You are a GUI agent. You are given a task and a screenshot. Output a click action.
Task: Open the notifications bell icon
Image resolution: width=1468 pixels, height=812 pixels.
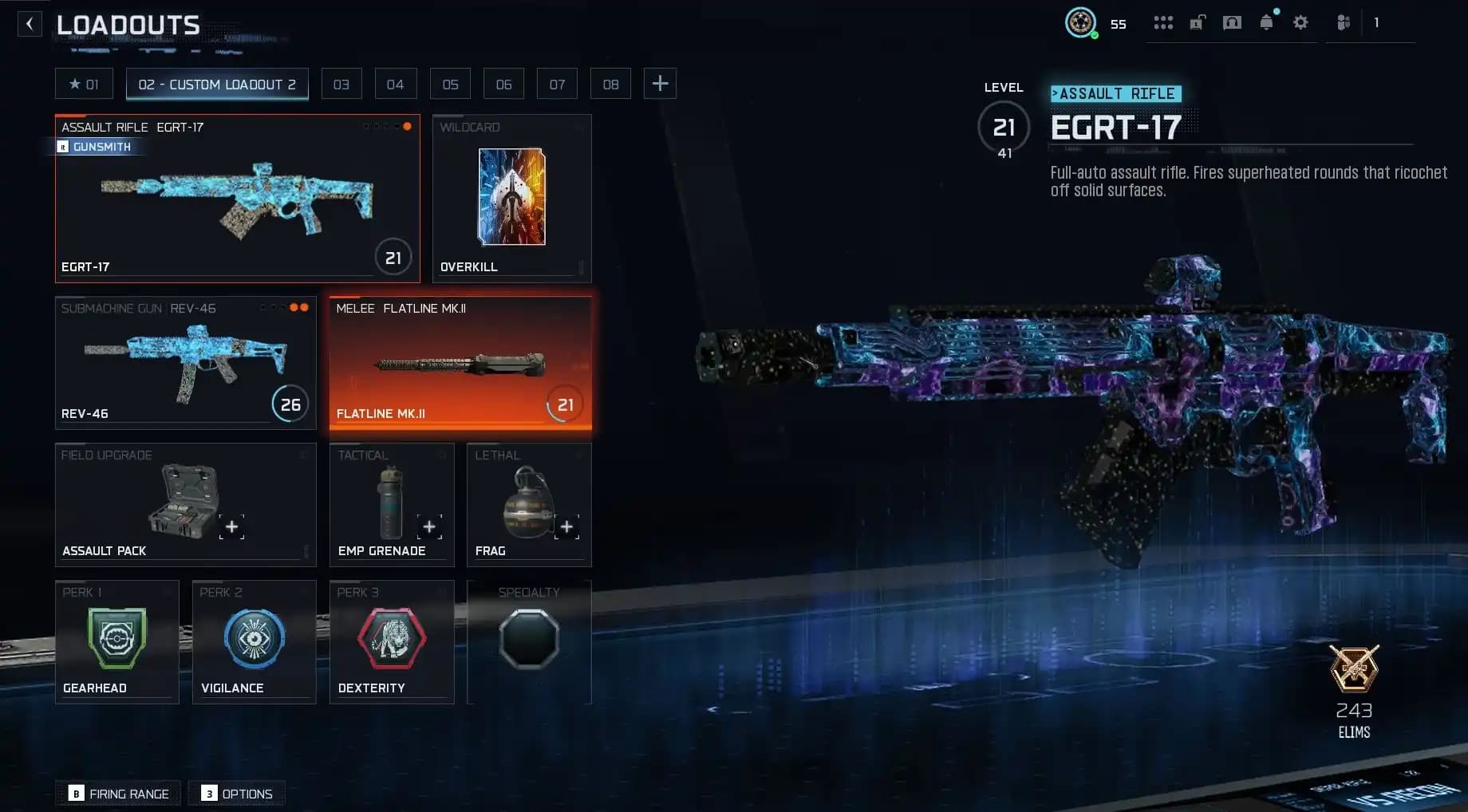point(1266,23)
